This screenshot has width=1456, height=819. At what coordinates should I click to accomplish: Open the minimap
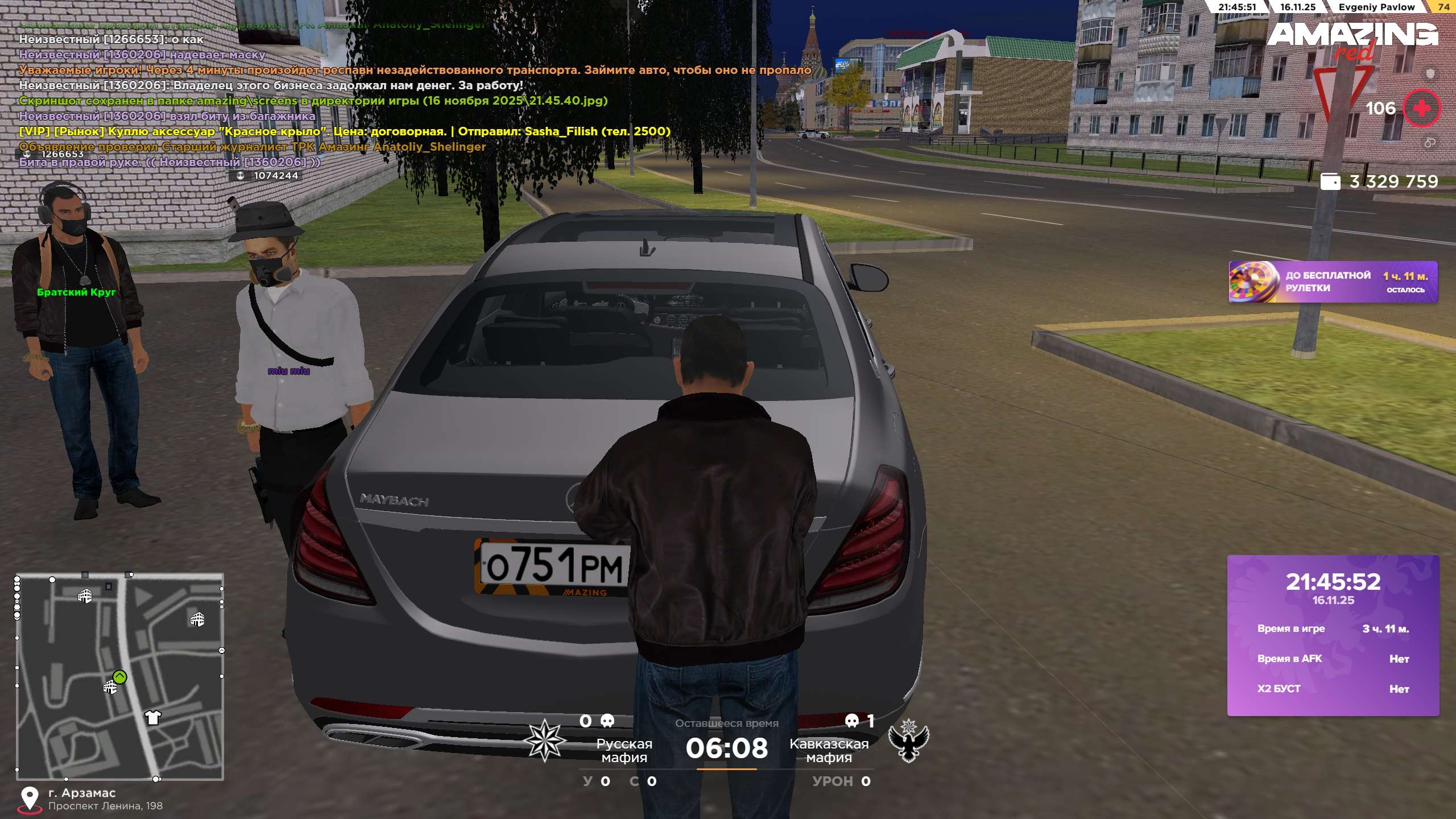(120, 676)
